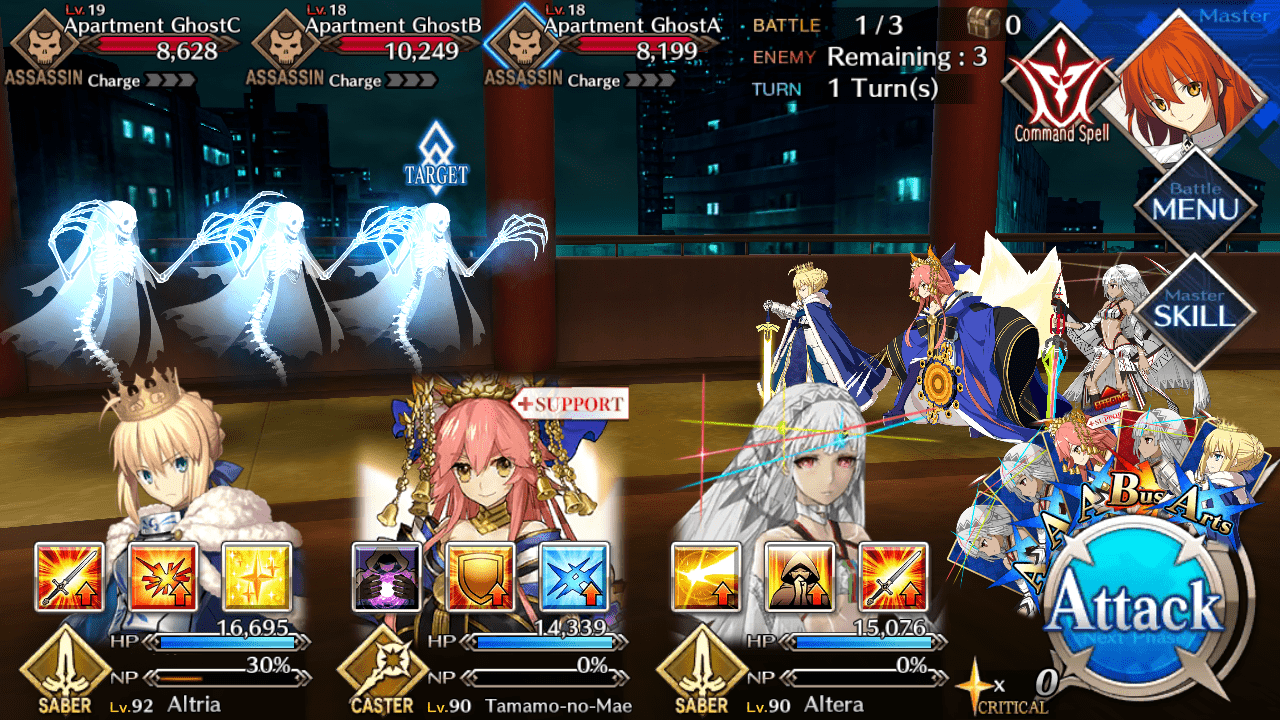The height and width of the screenshot is (720, 1280).
Task: Activate Tamamo-no-Mae's shield defense skill
Action: (x=481, y=577)
